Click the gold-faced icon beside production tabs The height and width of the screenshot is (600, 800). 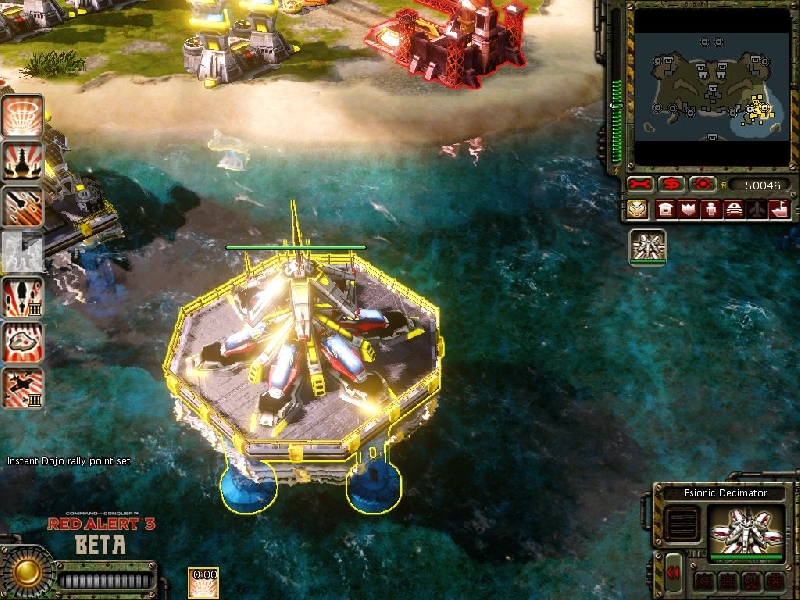637,210
